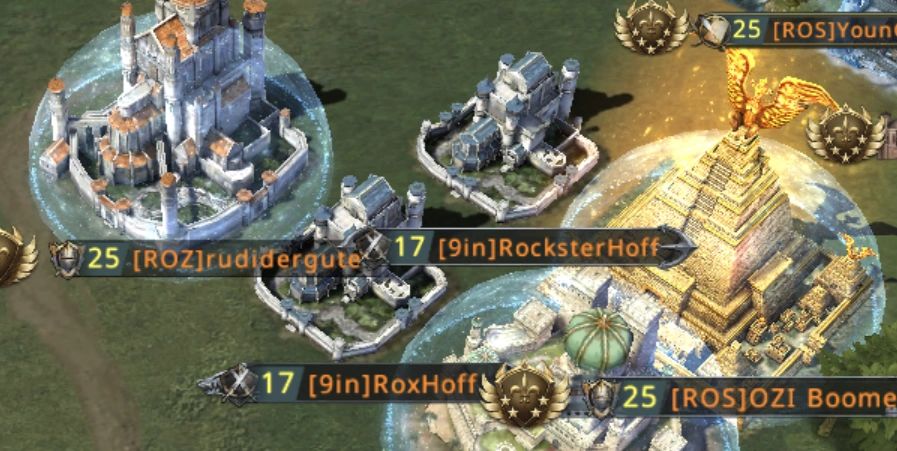Select the [ROS]Youn player label
This screenshot has height=451, width=897.
tap(832, 30)
